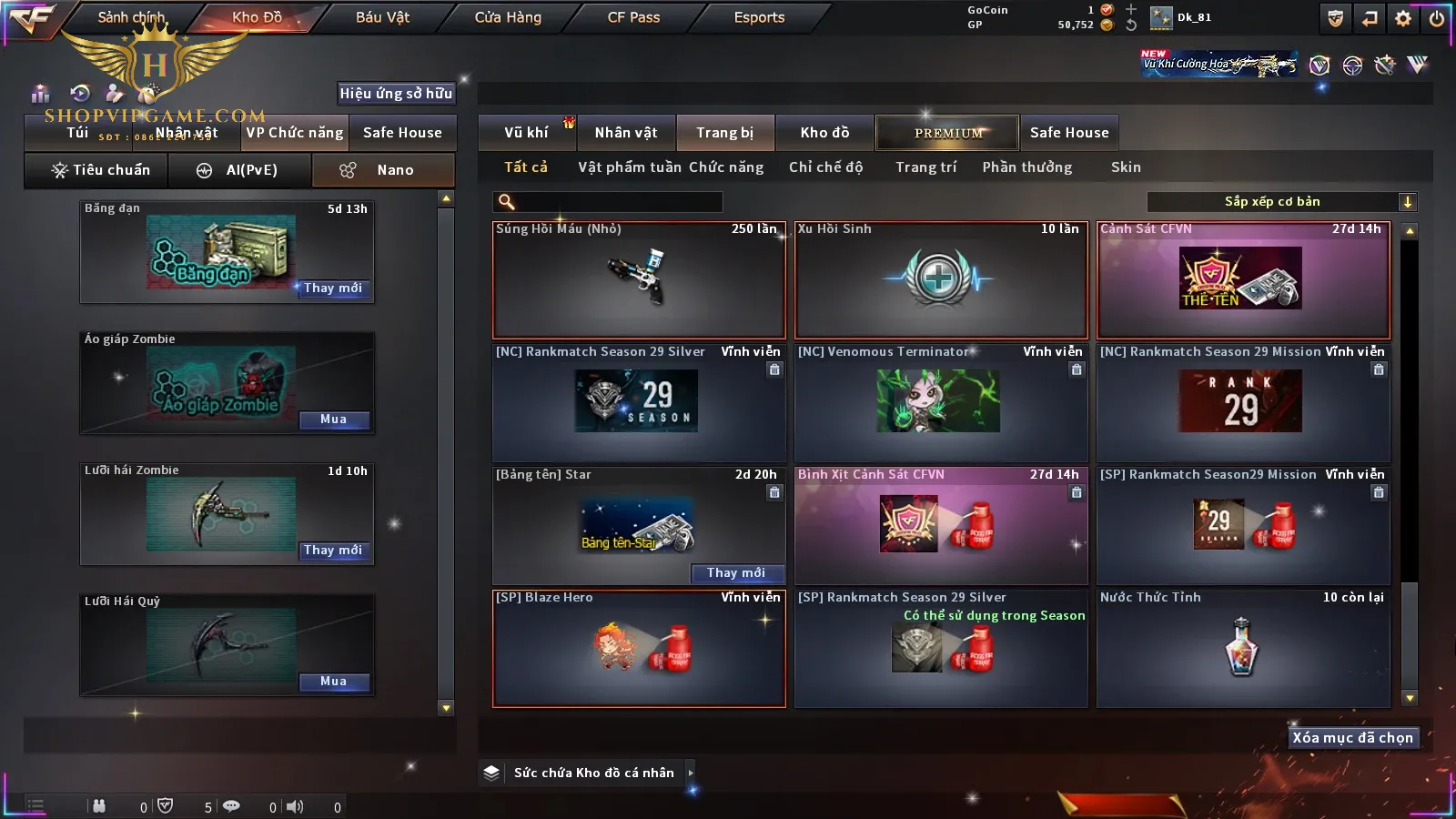
Task: Return to Sảnh chính lobby
Action: coord(131,17)
